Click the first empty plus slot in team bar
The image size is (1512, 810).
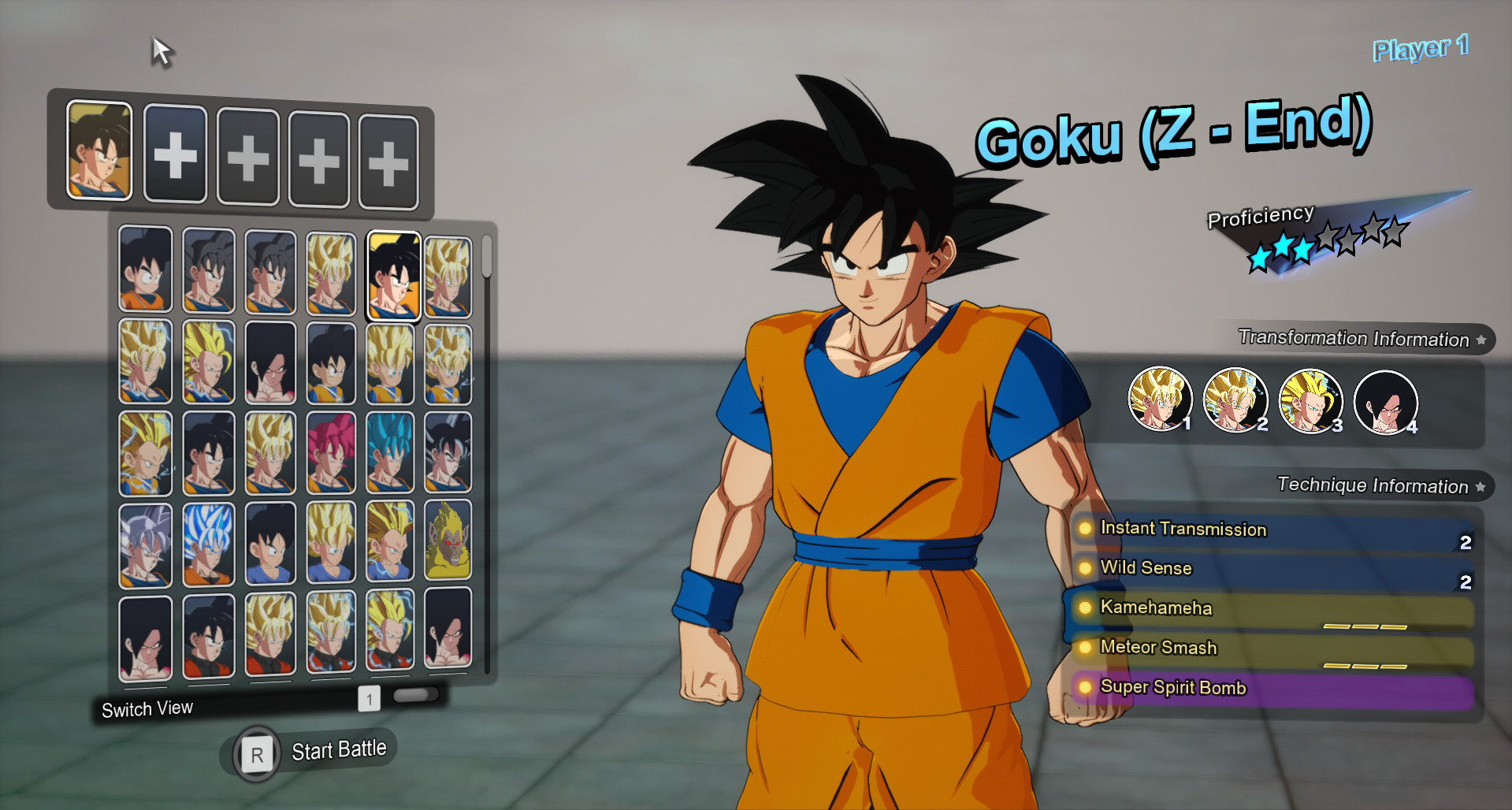coord(176,154)
